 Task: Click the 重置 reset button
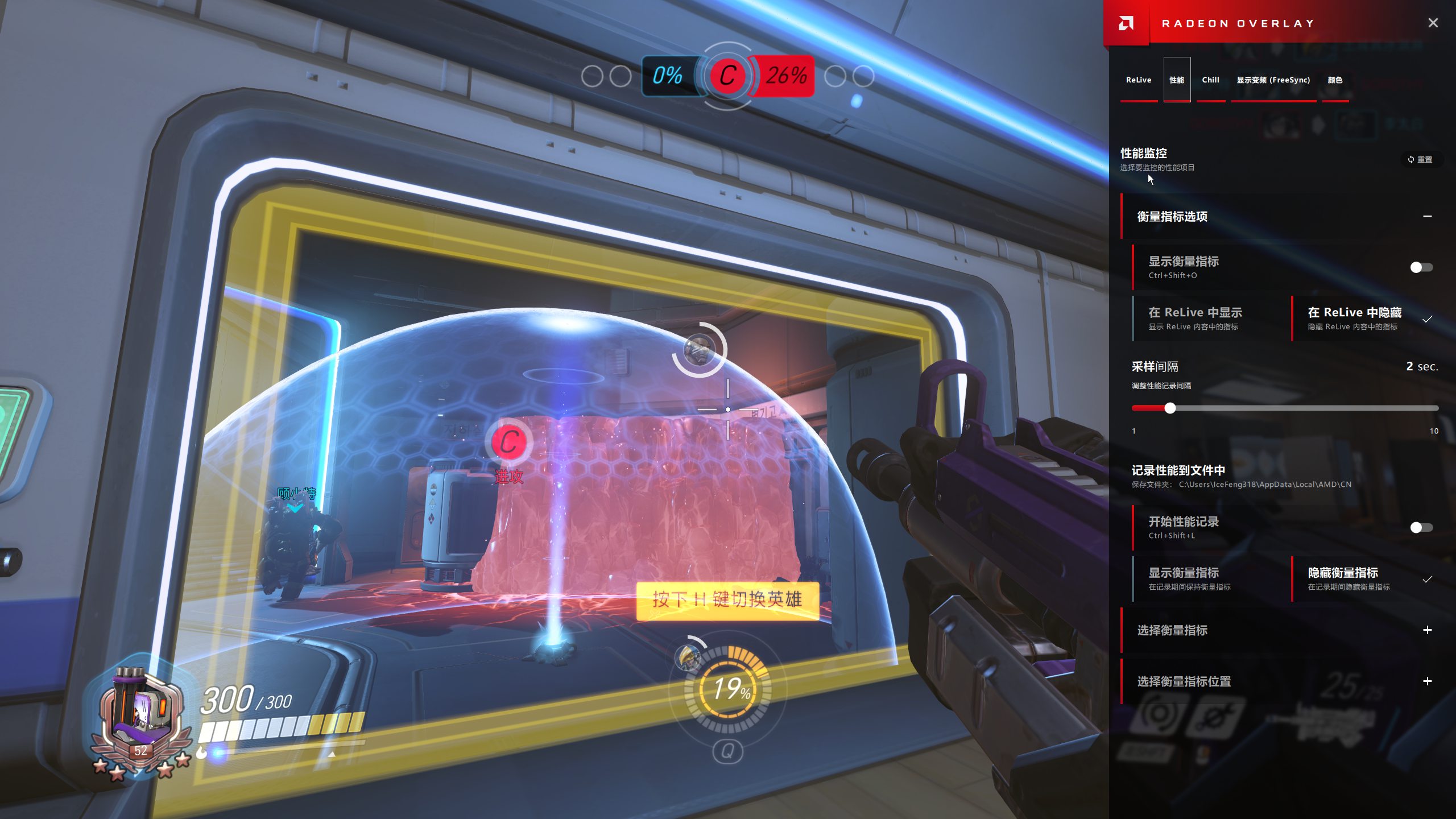pos(1420,160)
